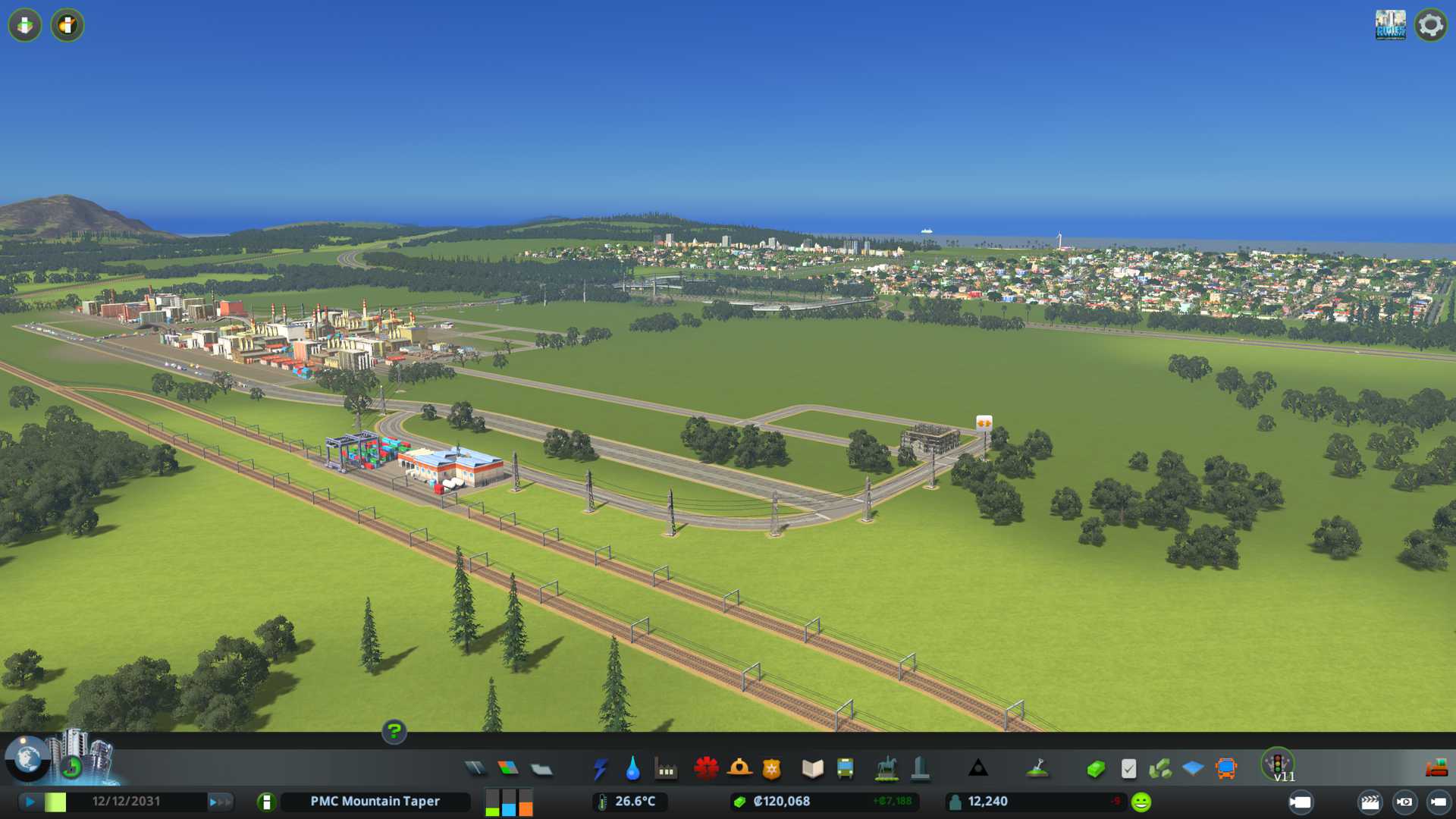Screen dimensions: 1456x819
Task: Open the traffic manager traffic-light icon
Action: [x=1278, y=763]
